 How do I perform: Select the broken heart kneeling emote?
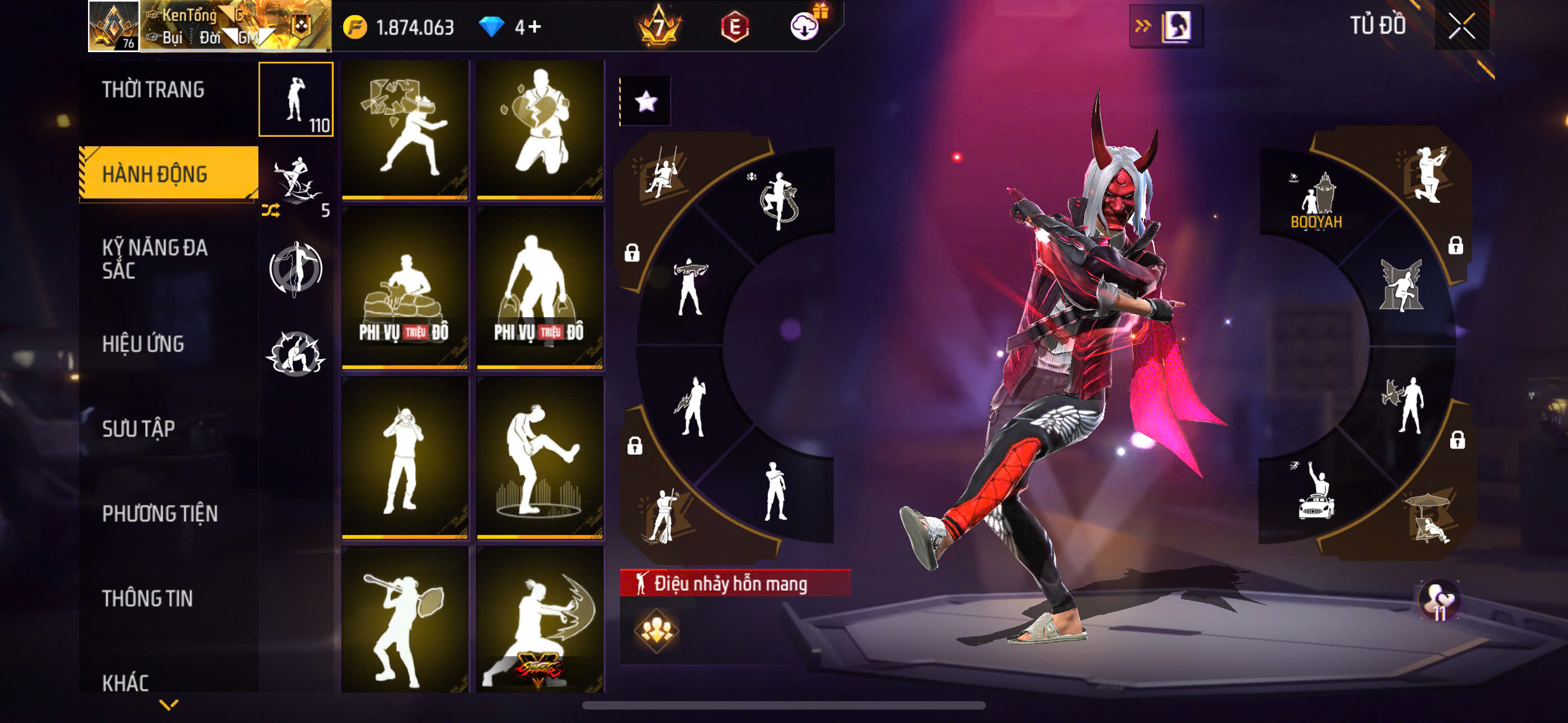coord(540,129)
